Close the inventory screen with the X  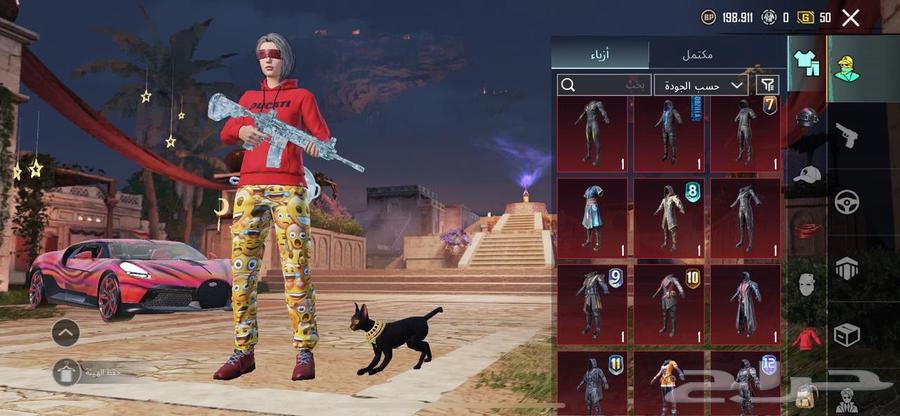[851, 17]
